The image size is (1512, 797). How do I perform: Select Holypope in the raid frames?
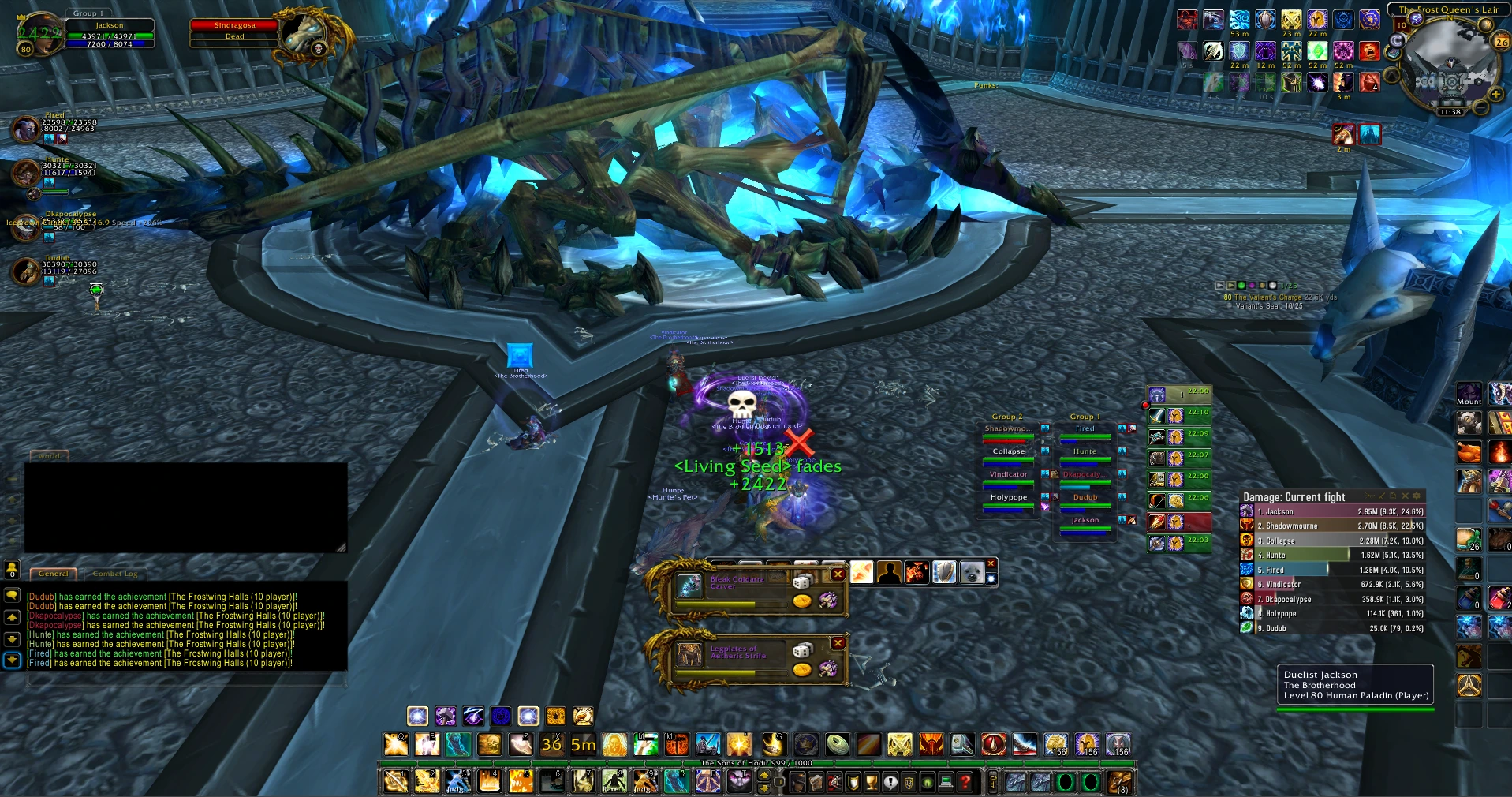1008,499
